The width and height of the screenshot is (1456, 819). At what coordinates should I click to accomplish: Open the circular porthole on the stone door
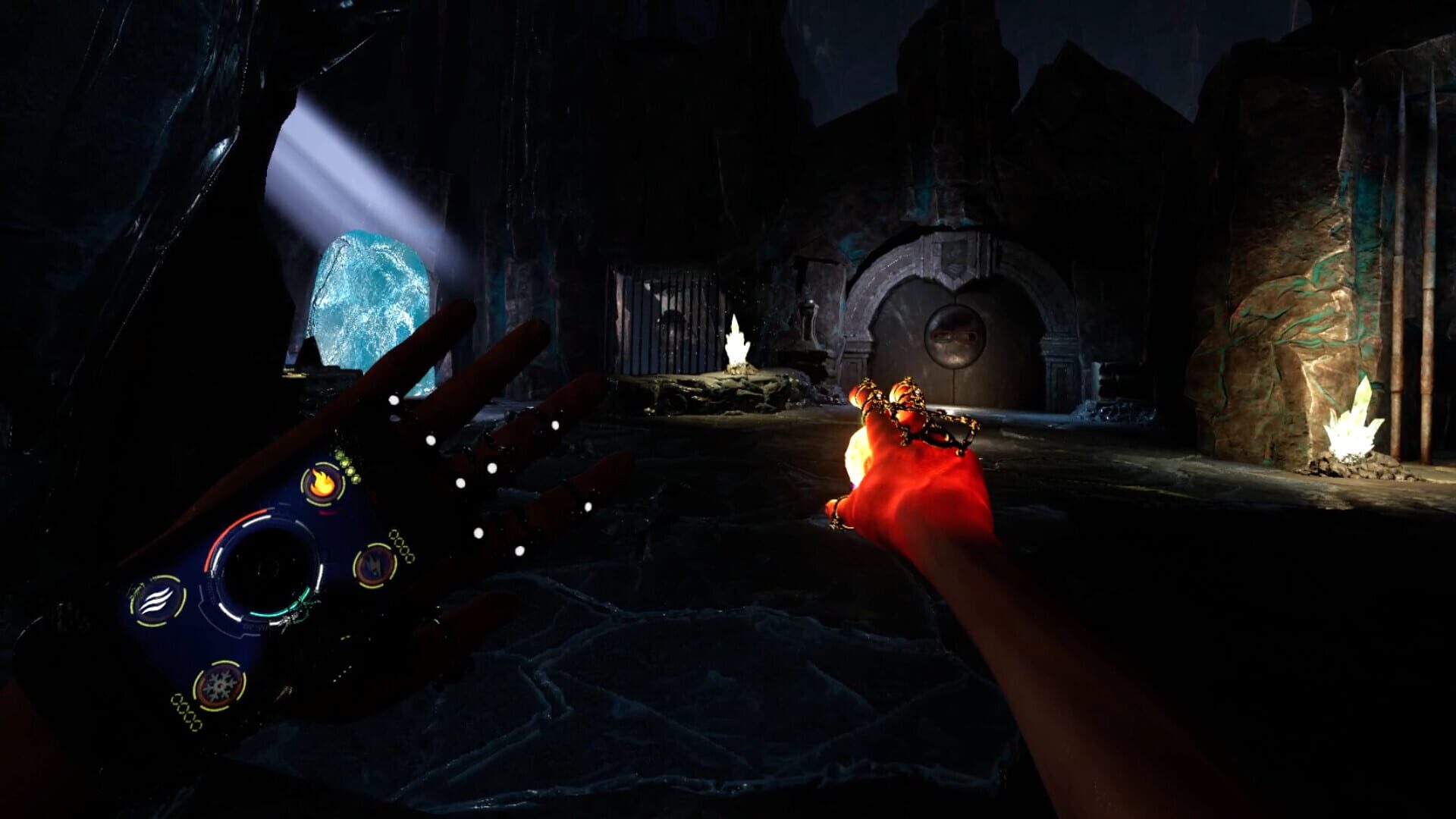coord(957,337)
